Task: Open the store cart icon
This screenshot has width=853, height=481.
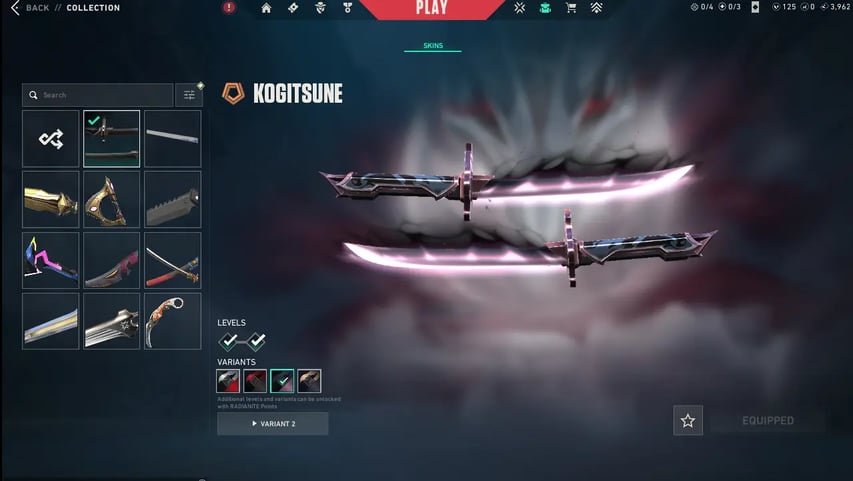Action: coord(571,8)
